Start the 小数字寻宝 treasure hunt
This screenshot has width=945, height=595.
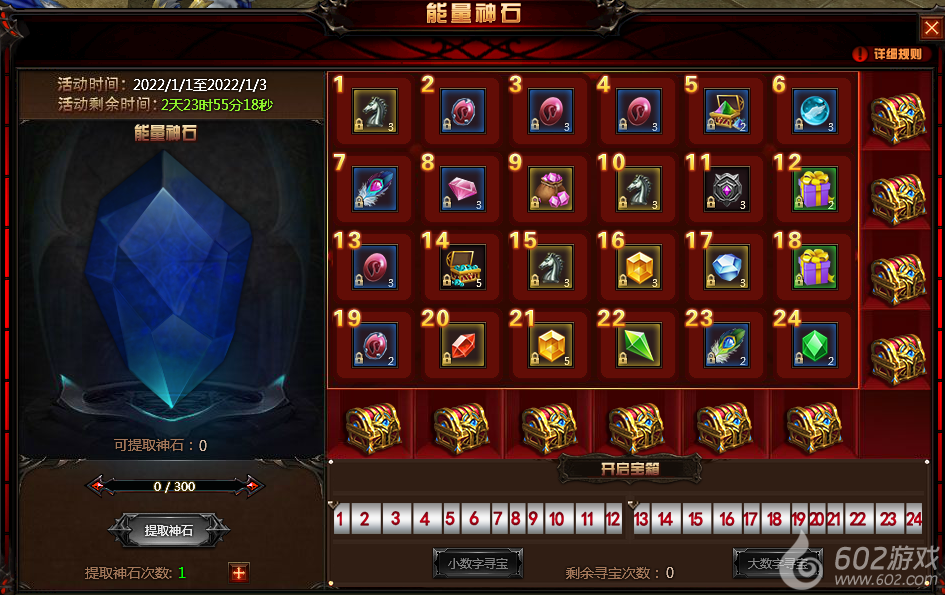coord(477,564)
